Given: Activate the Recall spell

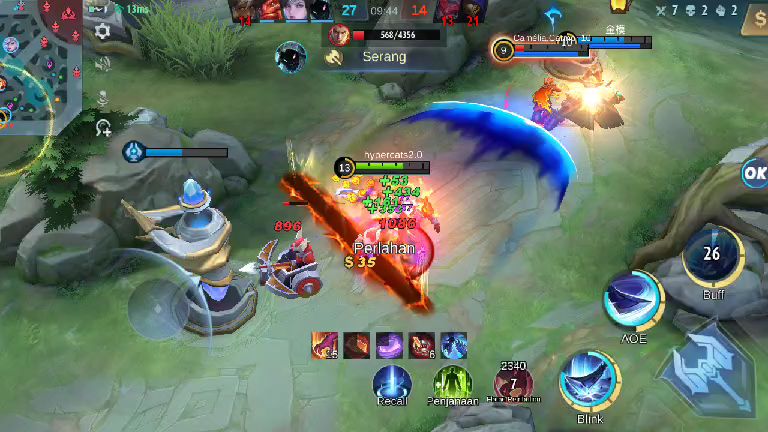Looking at the screenshot, I should click(x=391, y=385).
